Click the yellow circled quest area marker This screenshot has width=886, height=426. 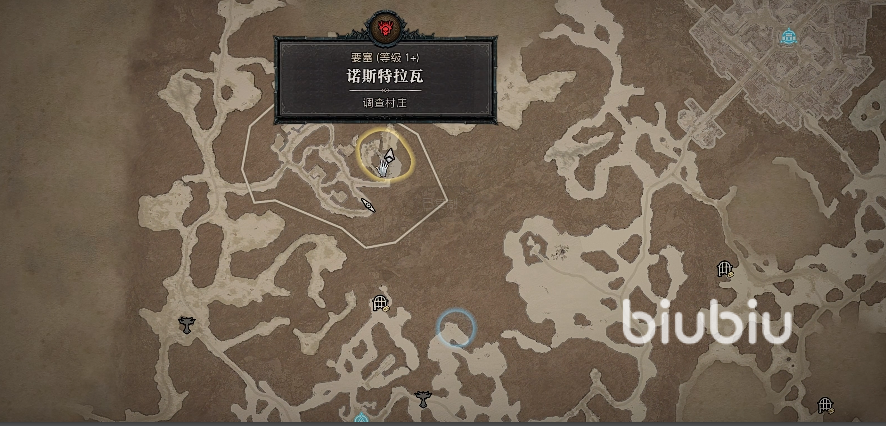click(385, 156)
